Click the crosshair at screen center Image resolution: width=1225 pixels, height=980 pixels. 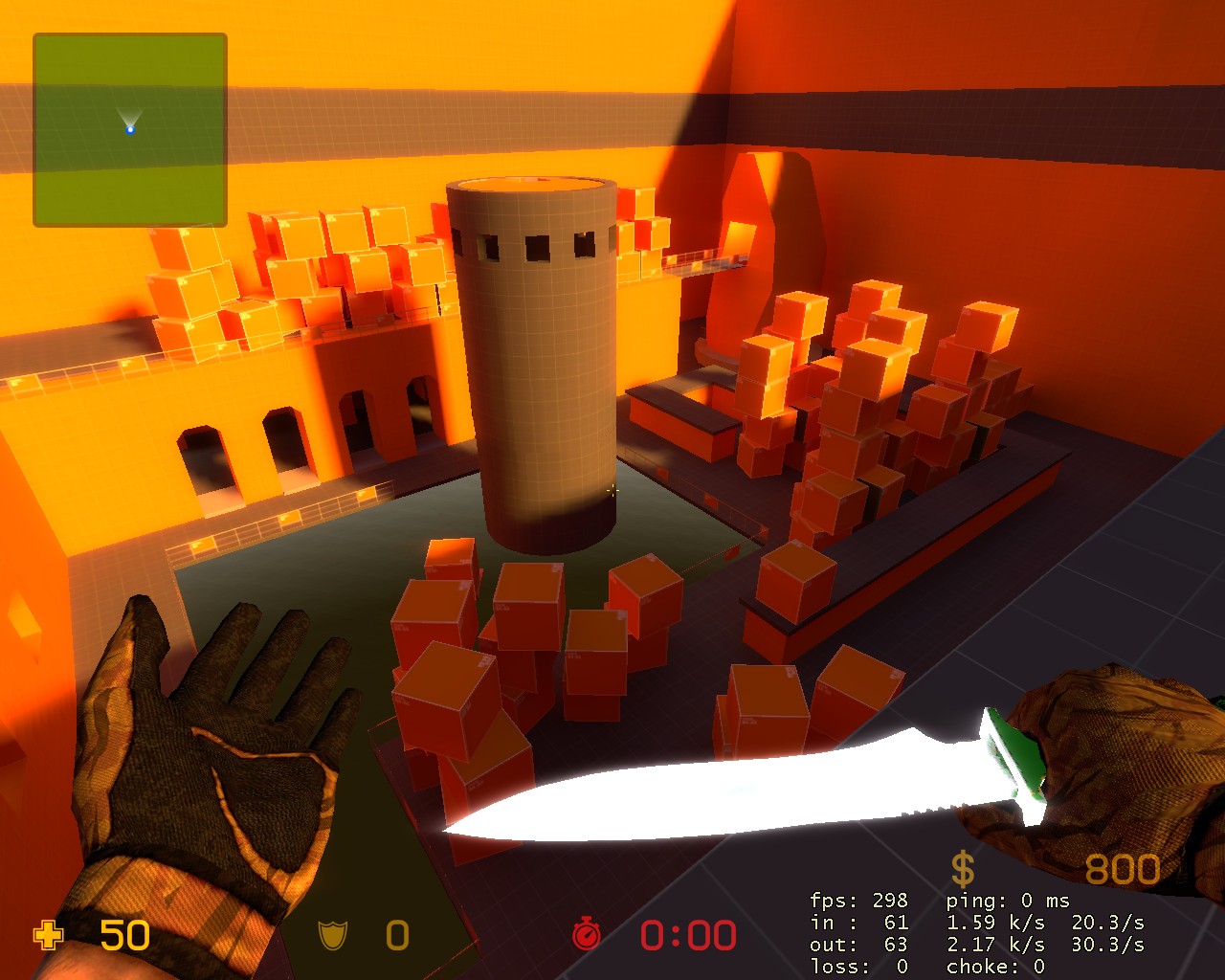pos(612,490)
